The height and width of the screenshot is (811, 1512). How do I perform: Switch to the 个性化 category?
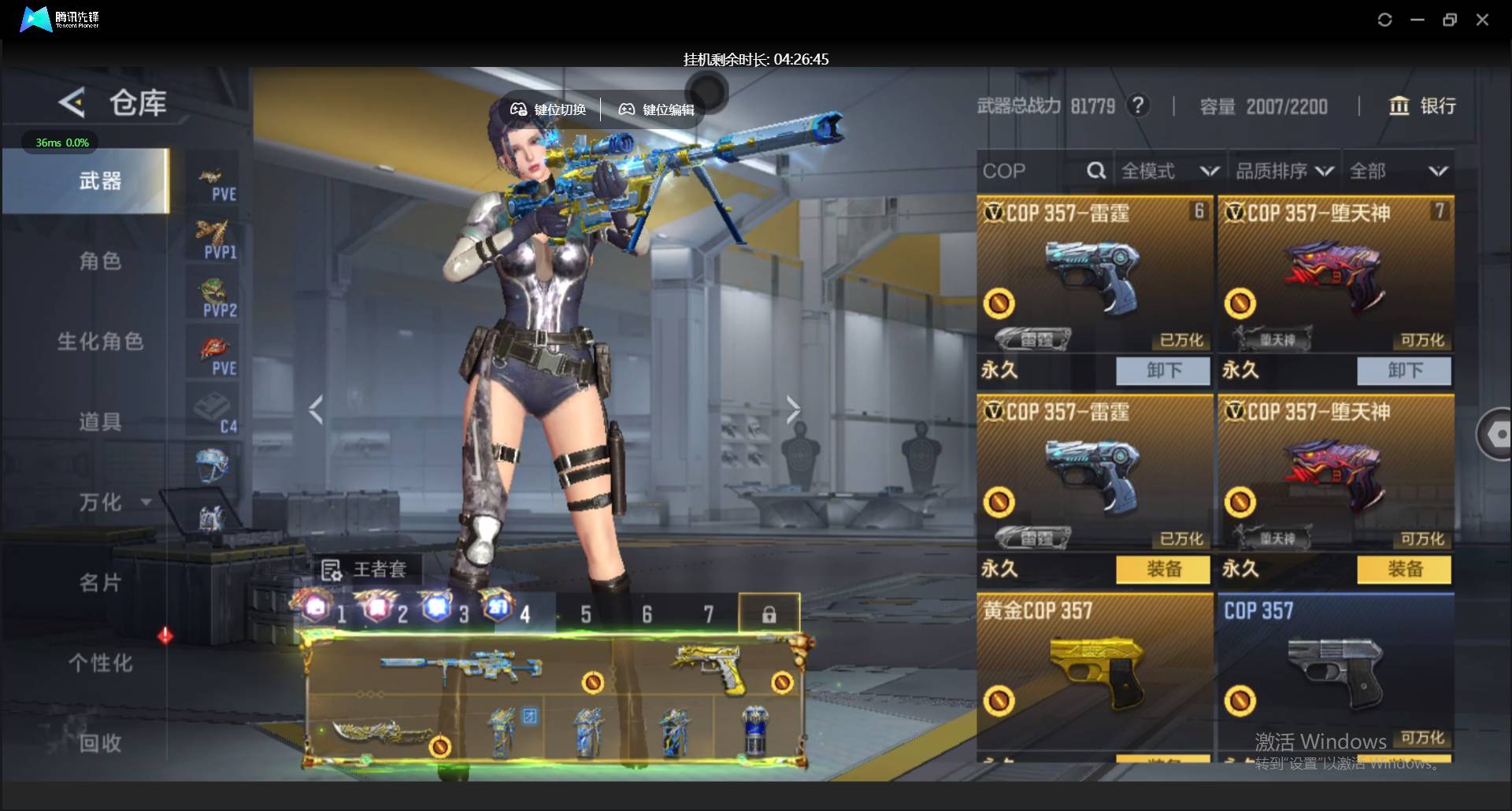[x=100, y=663]
